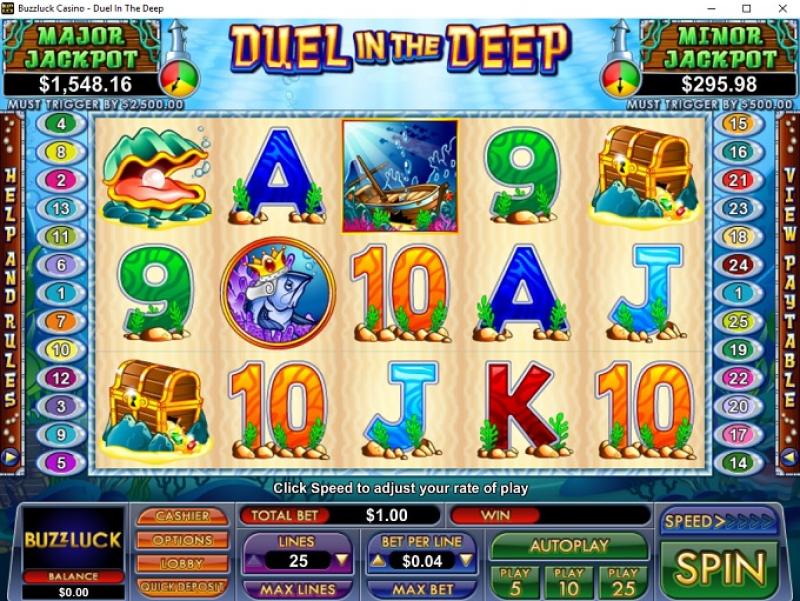This screenshot has width=800, height=601.
Task: Increase bet per line with up arrow
Action: [379, 561]
